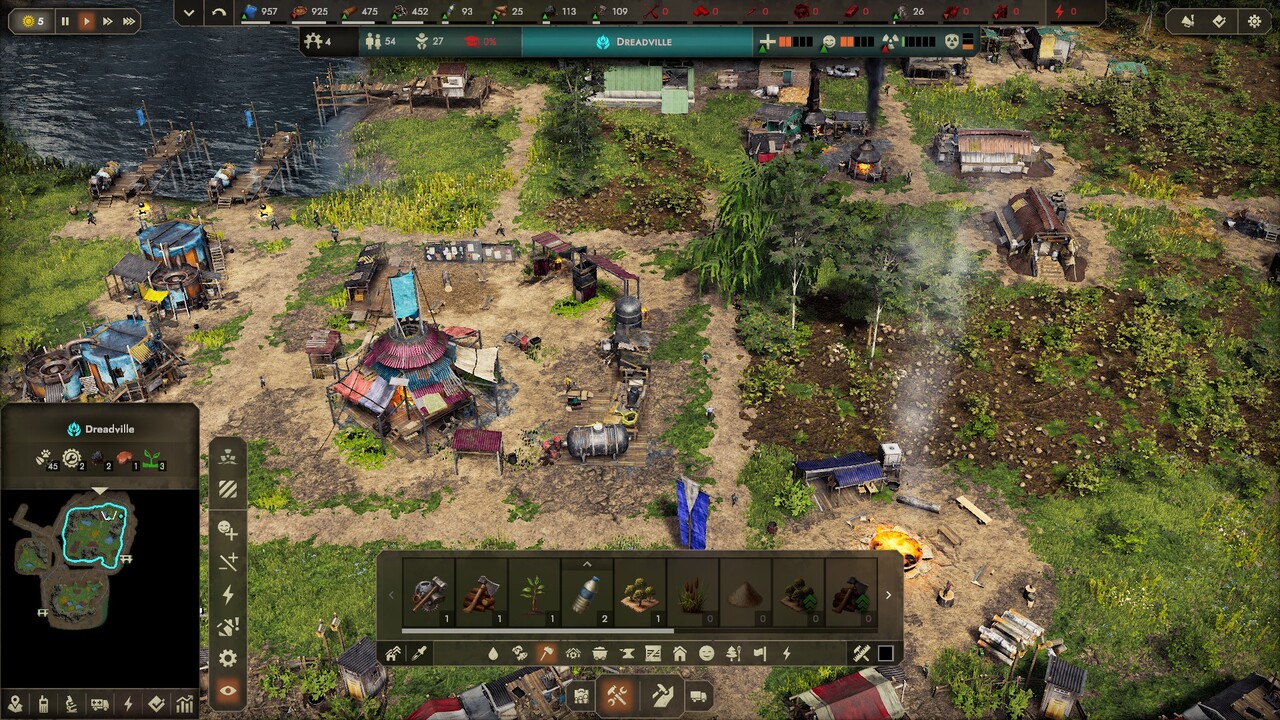Switch to the housing category tab
Image resolution: width=1280 pixels, height=720 pixels.
[x=680, y=653]
